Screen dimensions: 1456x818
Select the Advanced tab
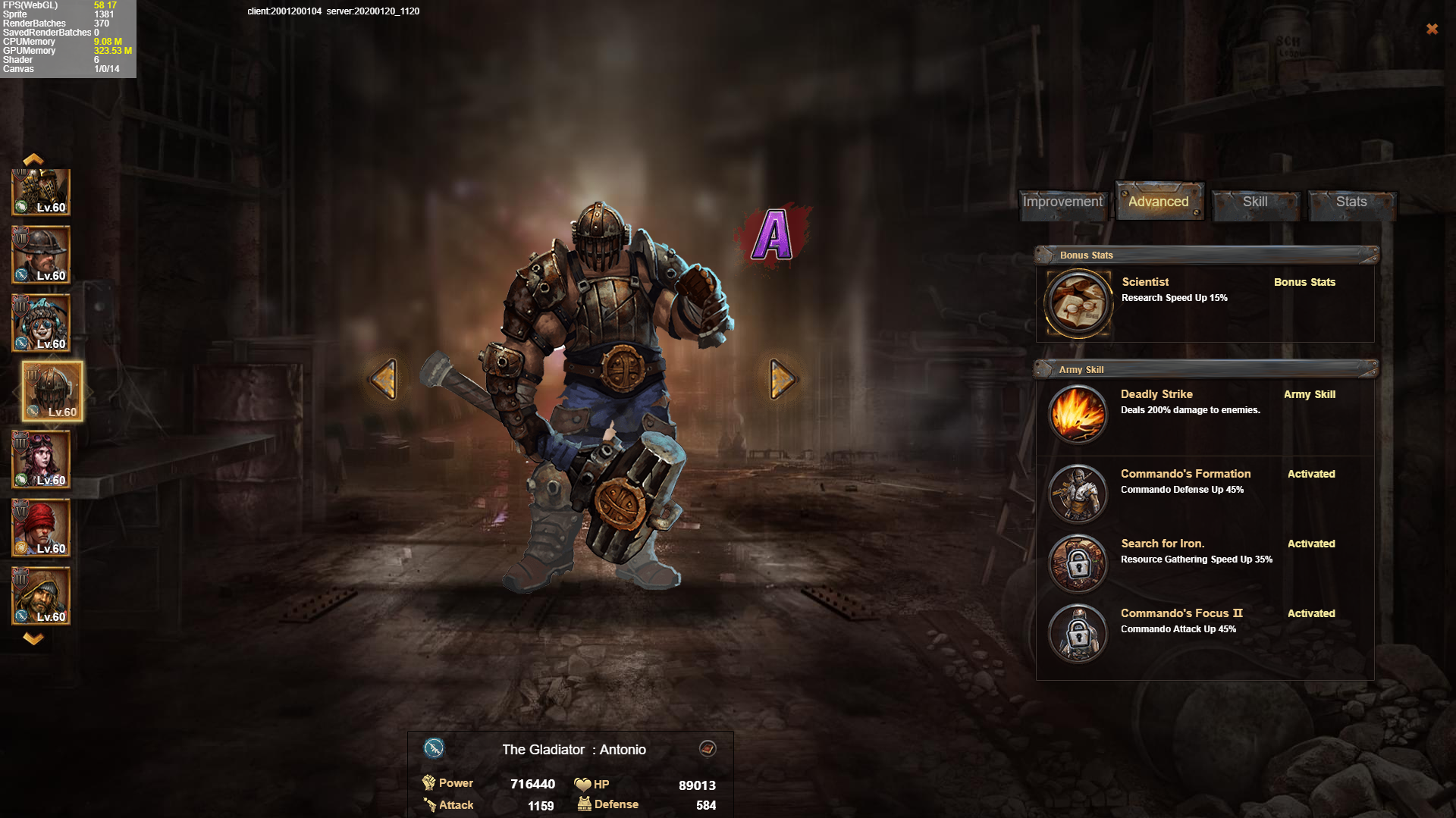[x=1158, y=202]
